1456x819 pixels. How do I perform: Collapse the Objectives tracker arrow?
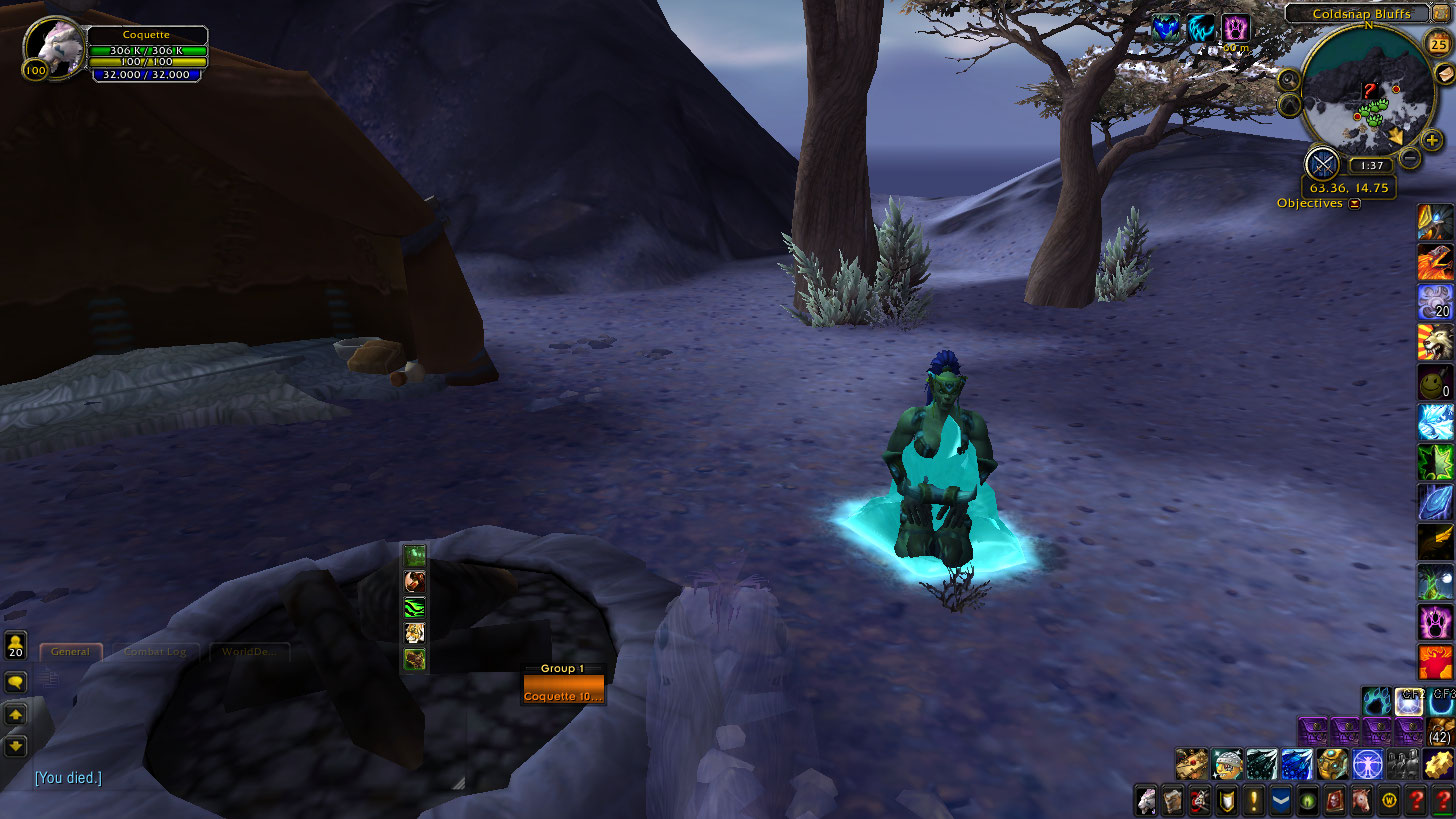[1355, 204]
